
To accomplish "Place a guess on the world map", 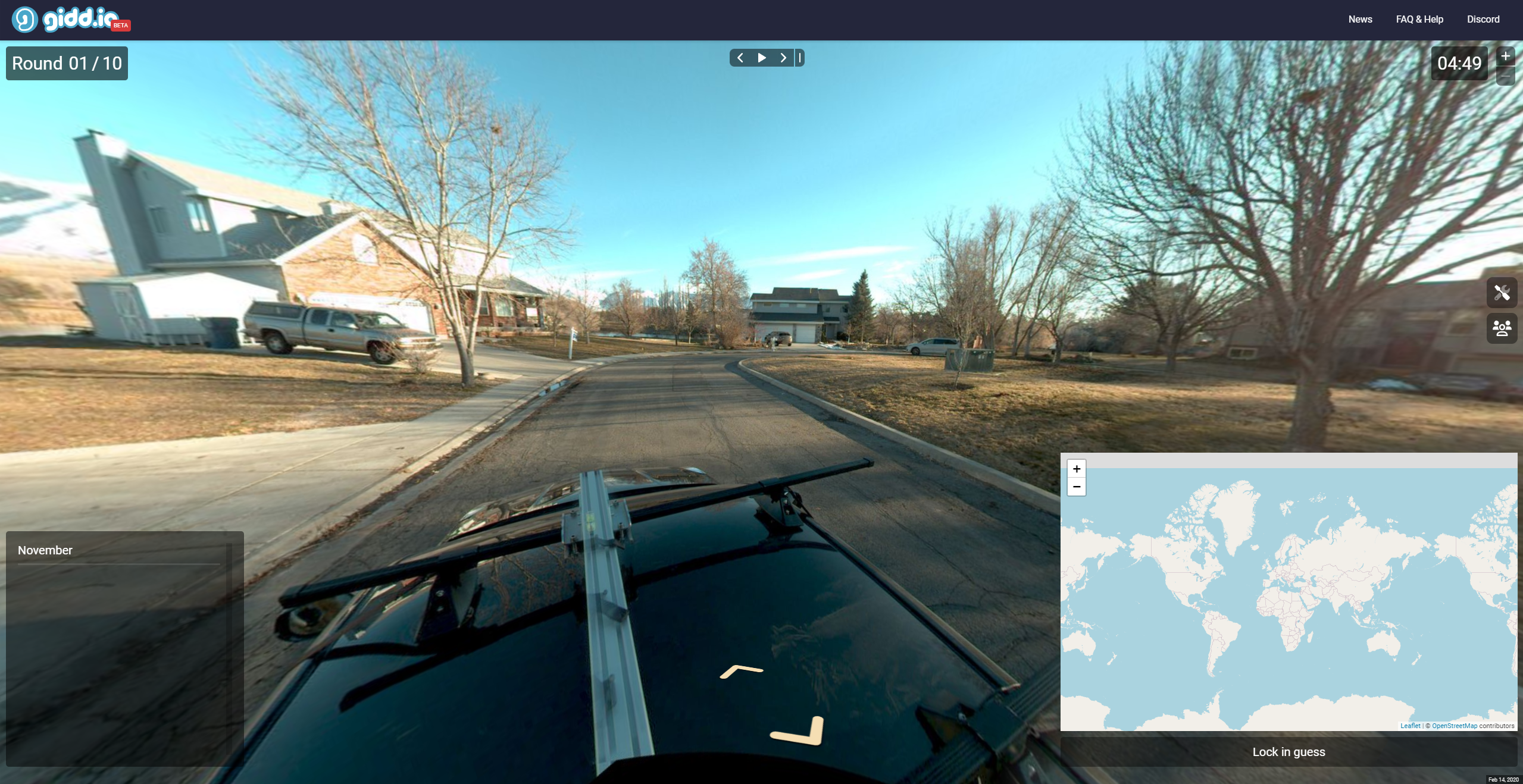I will coord(1289,595).
